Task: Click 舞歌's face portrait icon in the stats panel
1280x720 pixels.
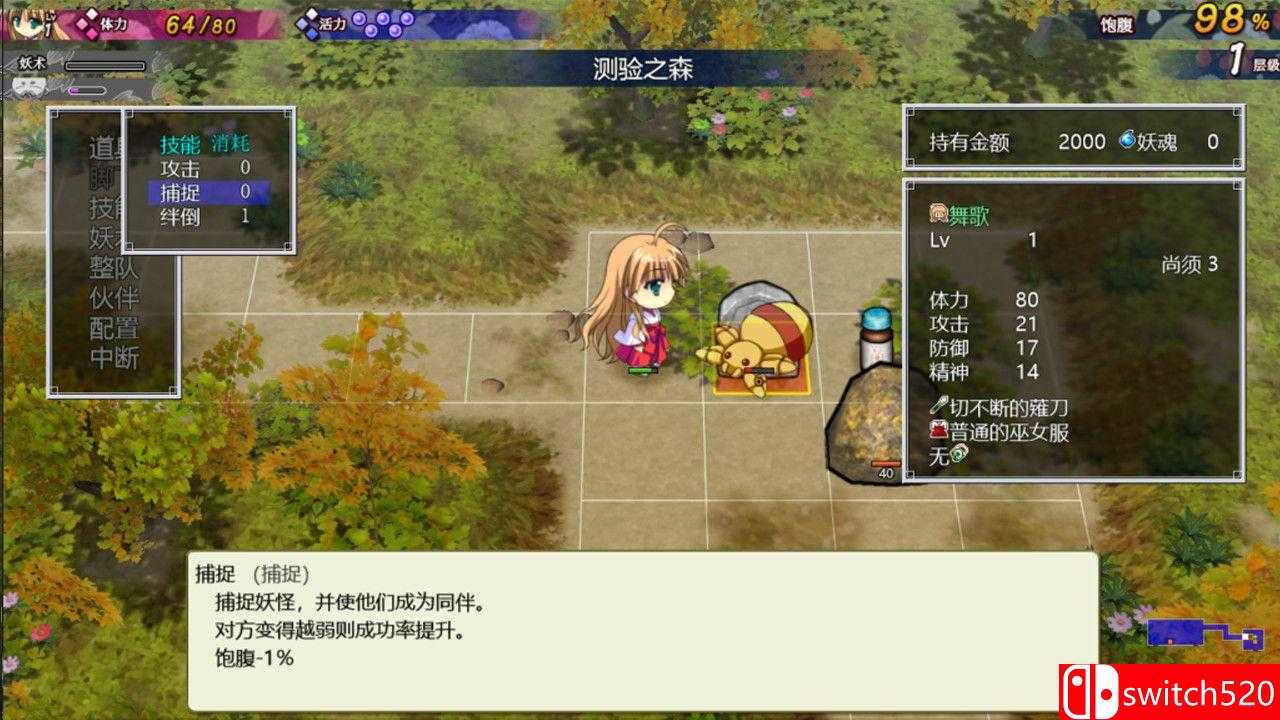Action: coord(937,212)
